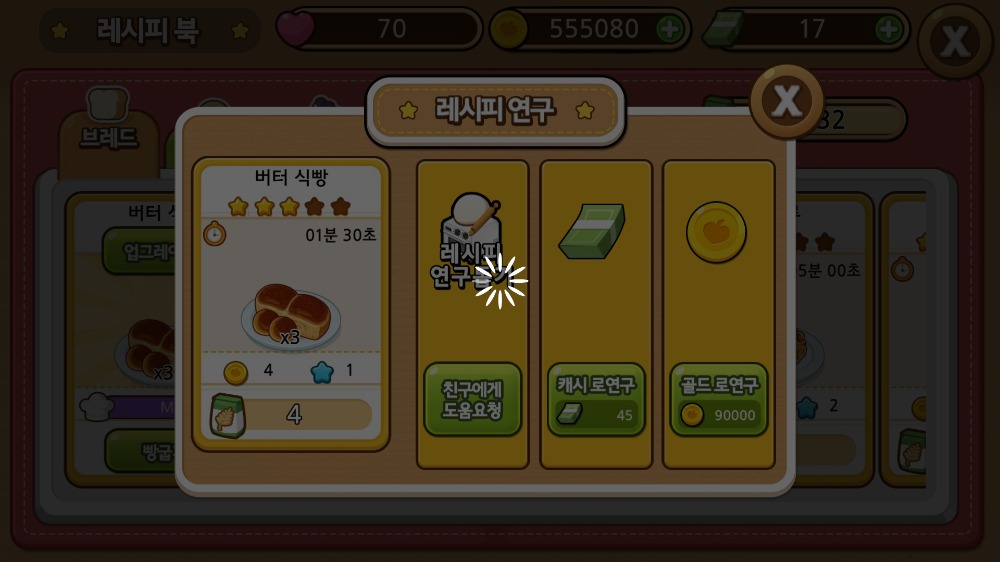The width and height of the screenshot is (1000, 562).
Task: Research with gold using 골드로연구
Action: [719, 399]
